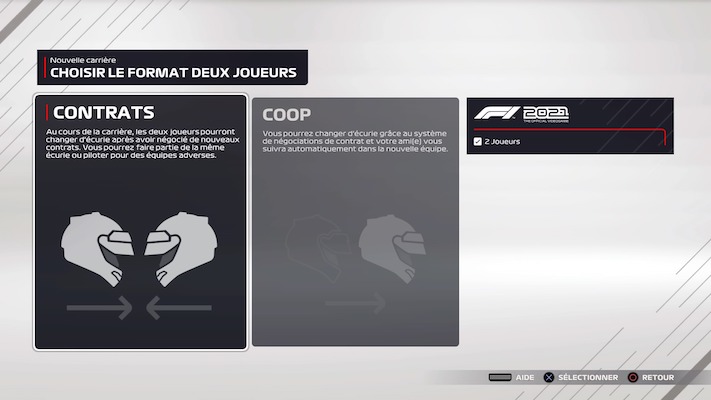This screenshot has height=400, width=711.
Task: Toggle the 2 Joueurs checkbox
Action: (x=478, y=142)
